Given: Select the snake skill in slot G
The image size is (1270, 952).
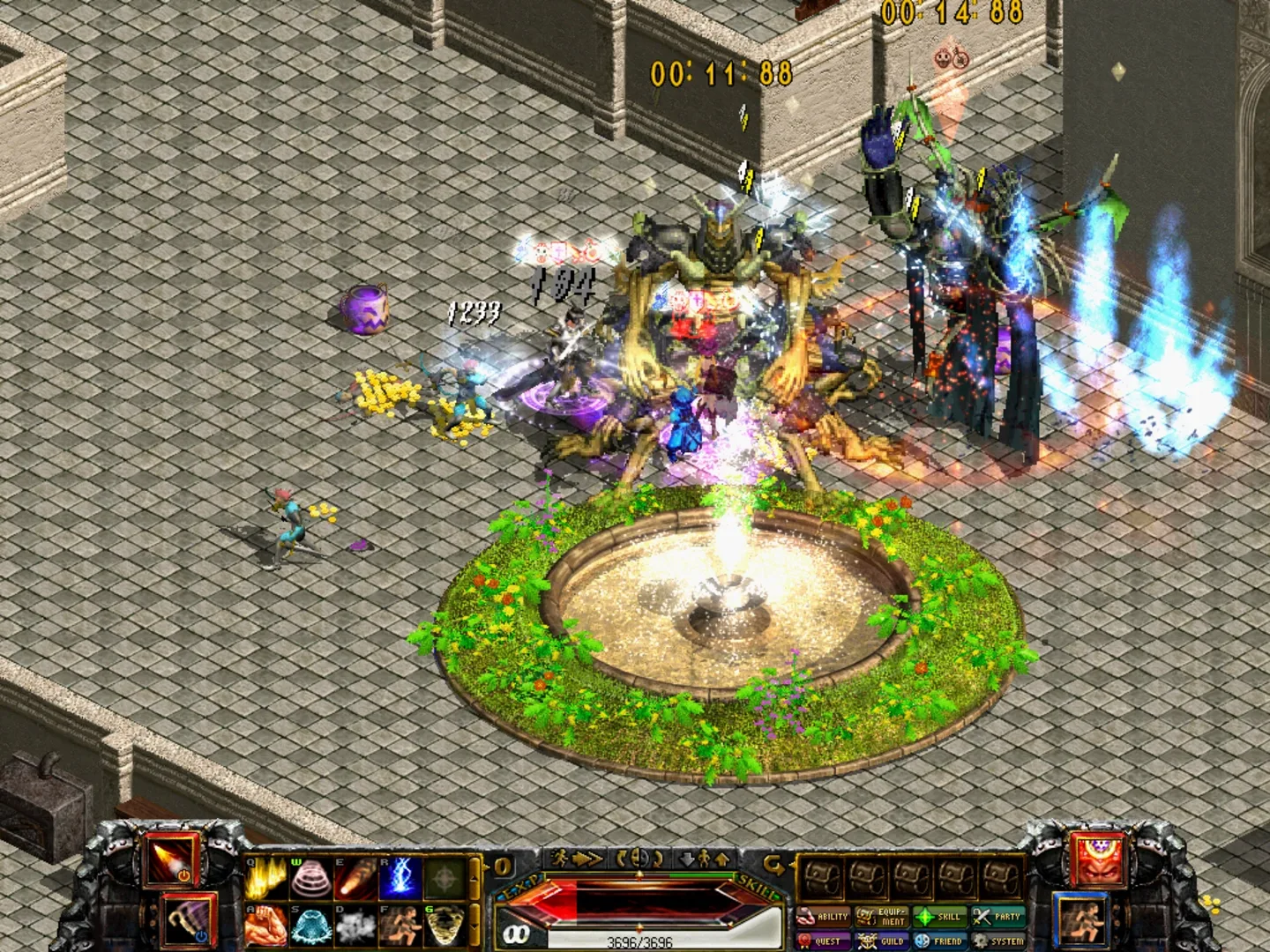Looking at the screenshot, I should 445,926.
